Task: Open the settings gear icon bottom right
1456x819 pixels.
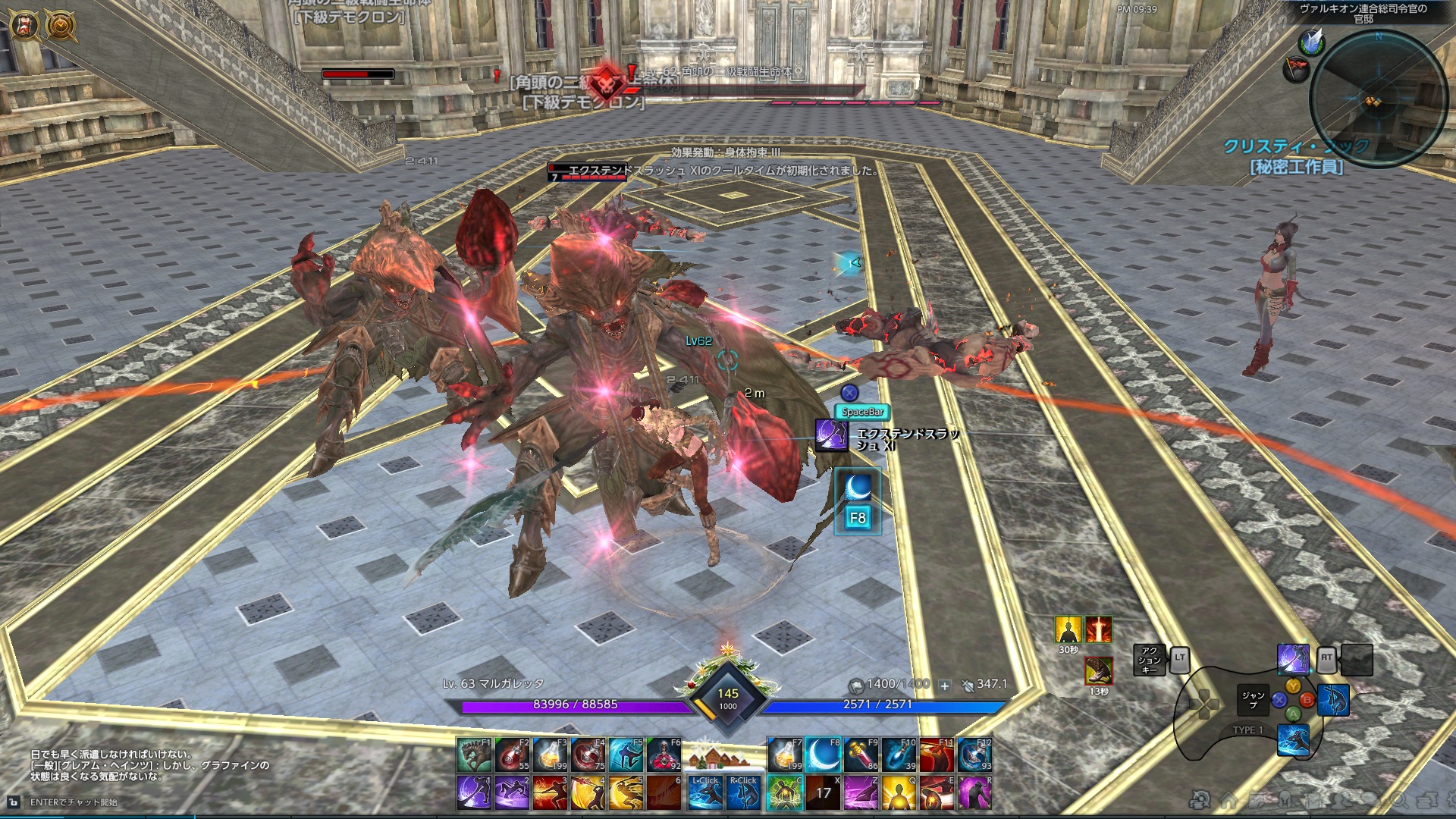Action: [x=1453, y=798]
